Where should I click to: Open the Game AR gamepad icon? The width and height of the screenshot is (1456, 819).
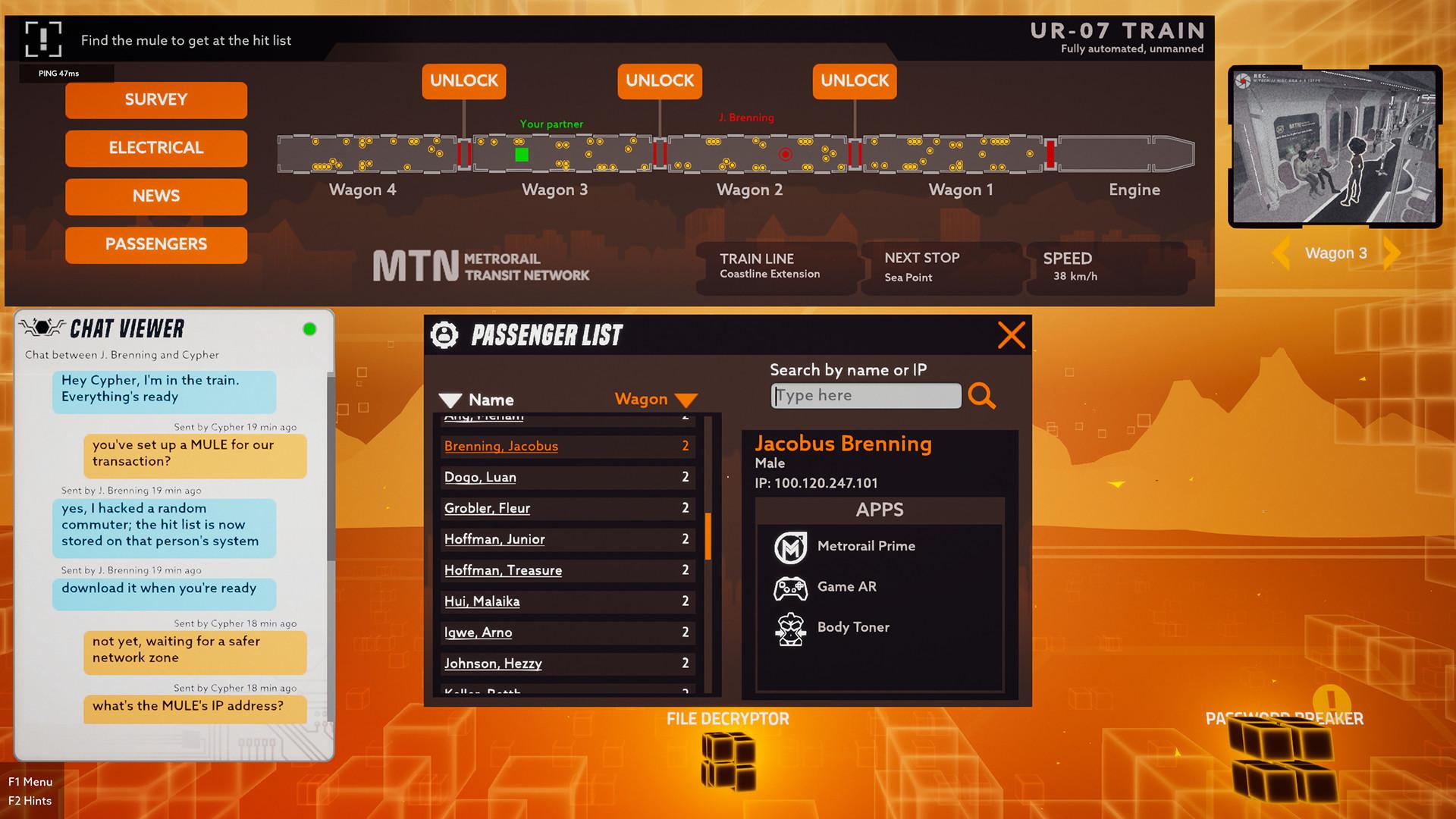[x=790, y=588]
